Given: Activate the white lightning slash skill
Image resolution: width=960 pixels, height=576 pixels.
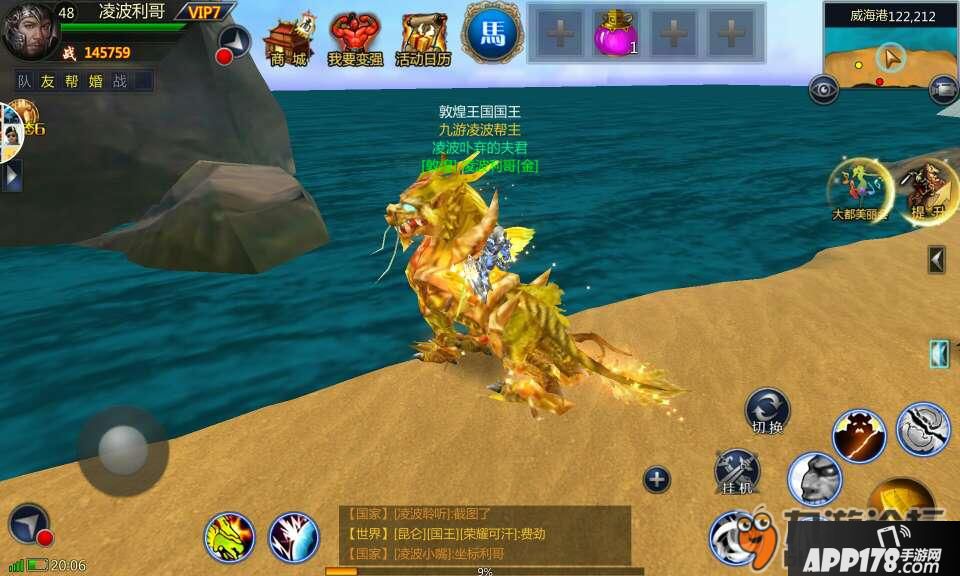Looking at the screenshot, I should pyautogui.click(x=294, y=537).
